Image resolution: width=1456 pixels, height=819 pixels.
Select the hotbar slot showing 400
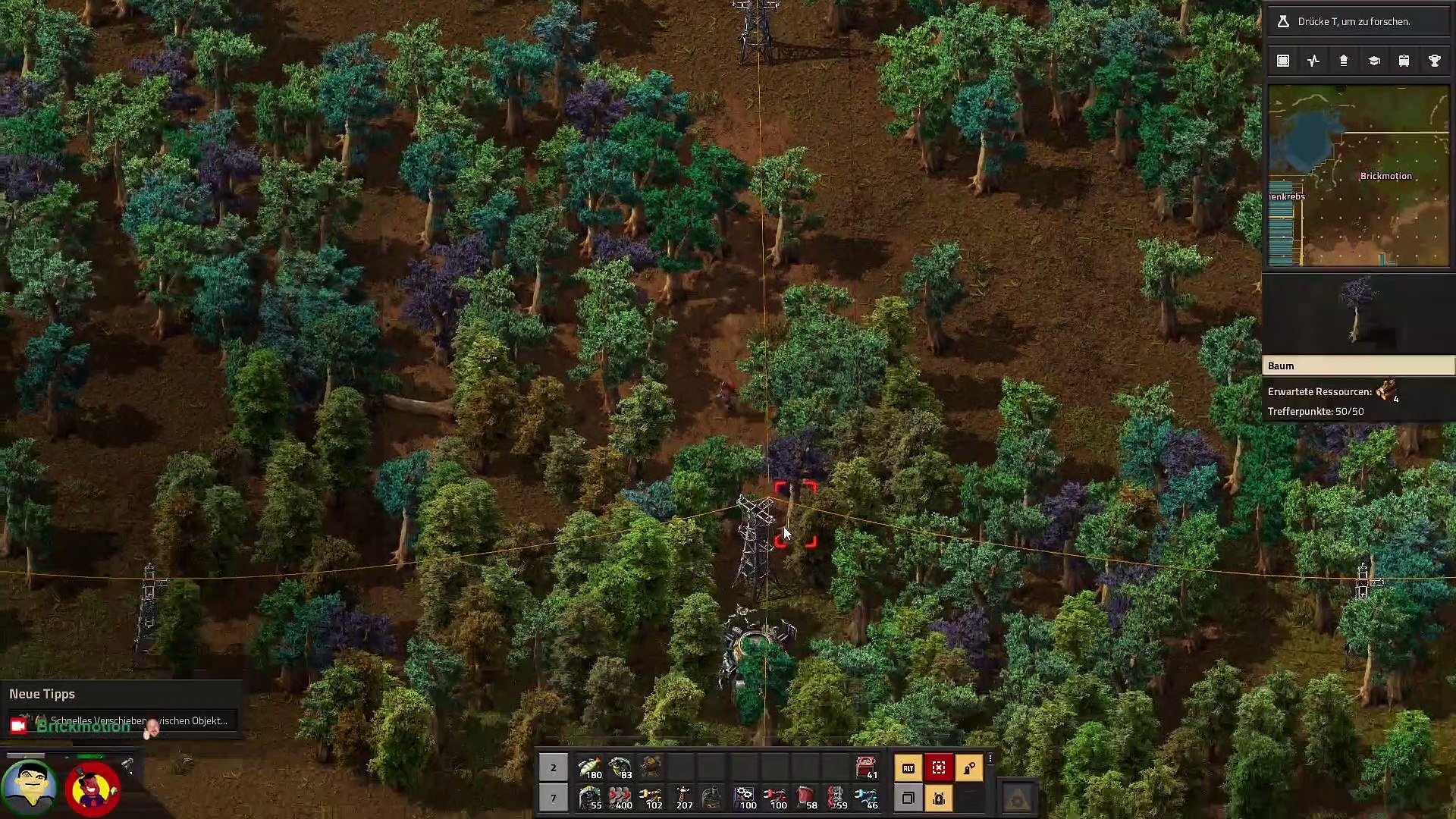click(620, 798)
